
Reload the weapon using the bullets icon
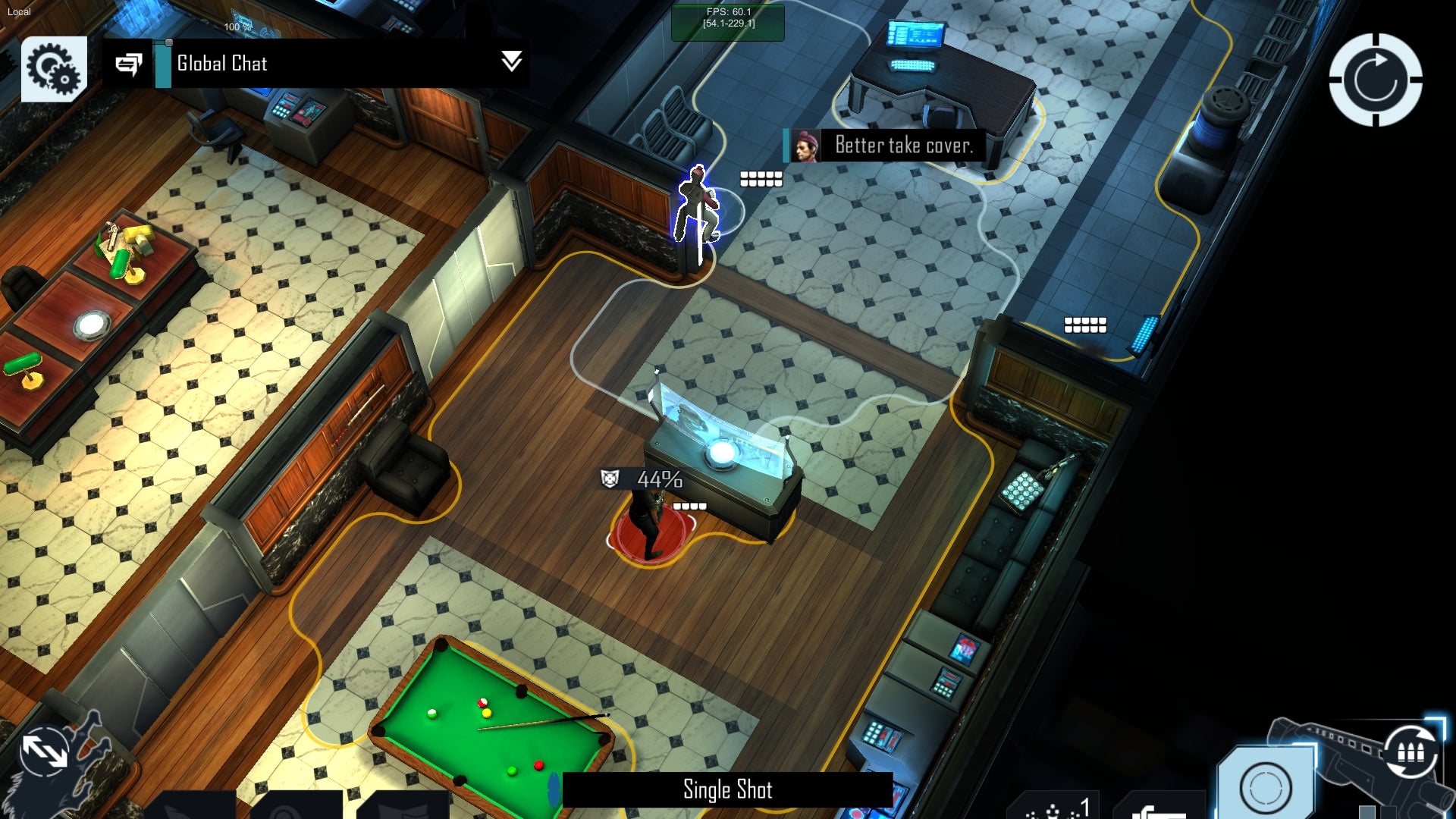point(1410,751)
